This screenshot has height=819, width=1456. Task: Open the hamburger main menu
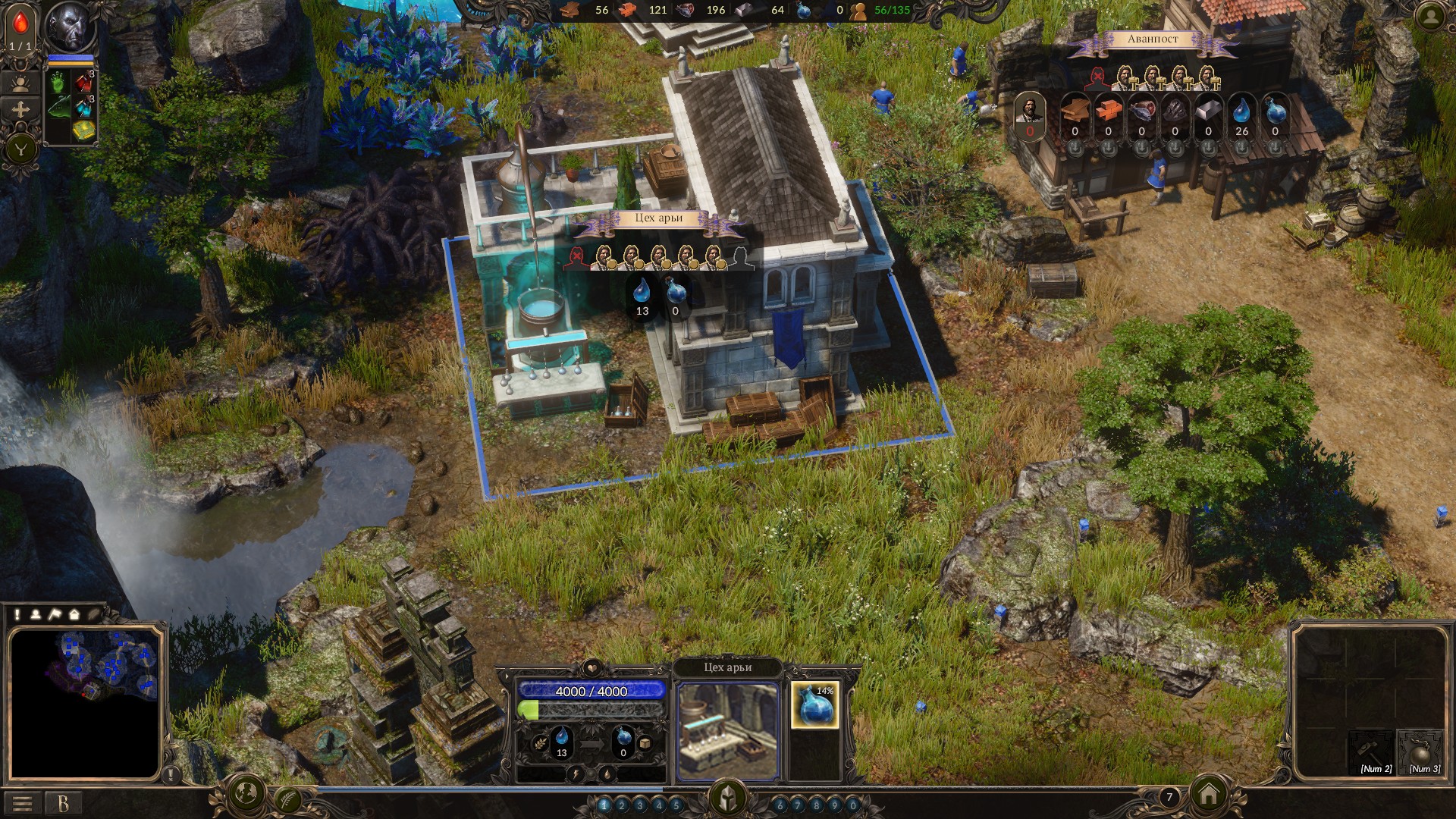(22, 803)
